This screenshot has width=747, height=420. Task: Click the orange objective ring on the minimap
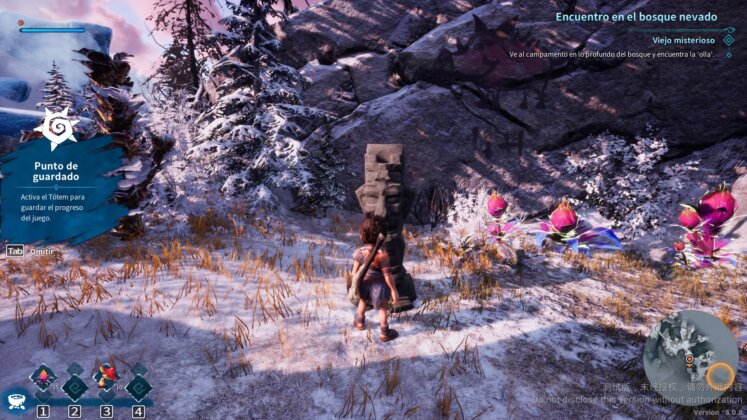pos(719,376)
